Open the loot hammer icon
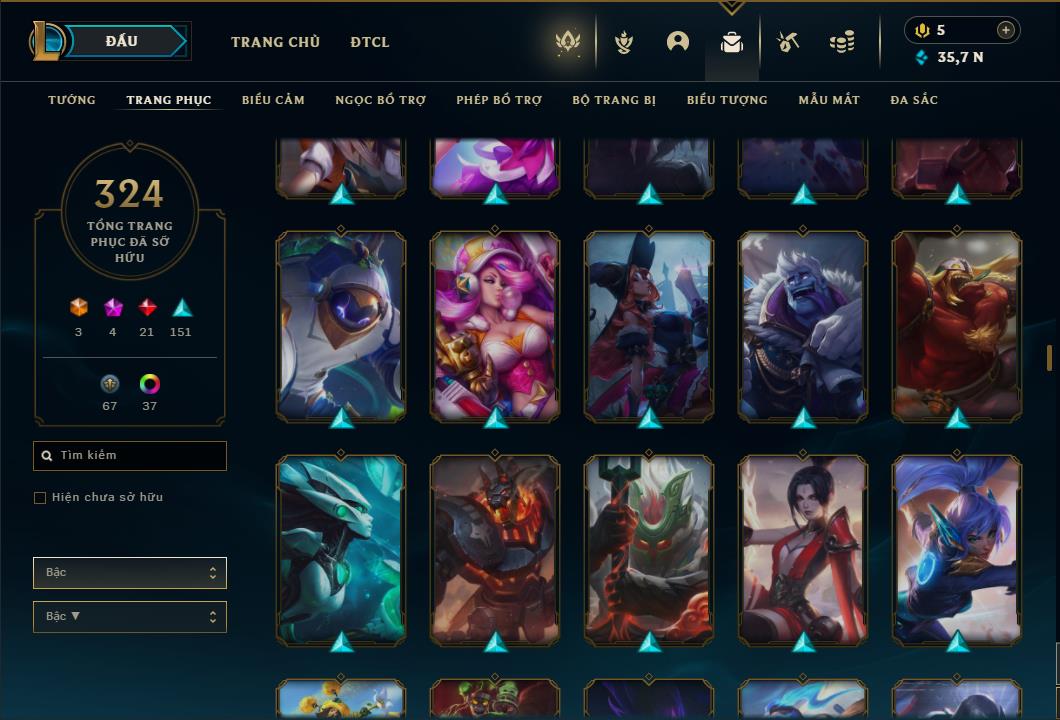The width and height of the screenshot is (1060, 720). 788,42
